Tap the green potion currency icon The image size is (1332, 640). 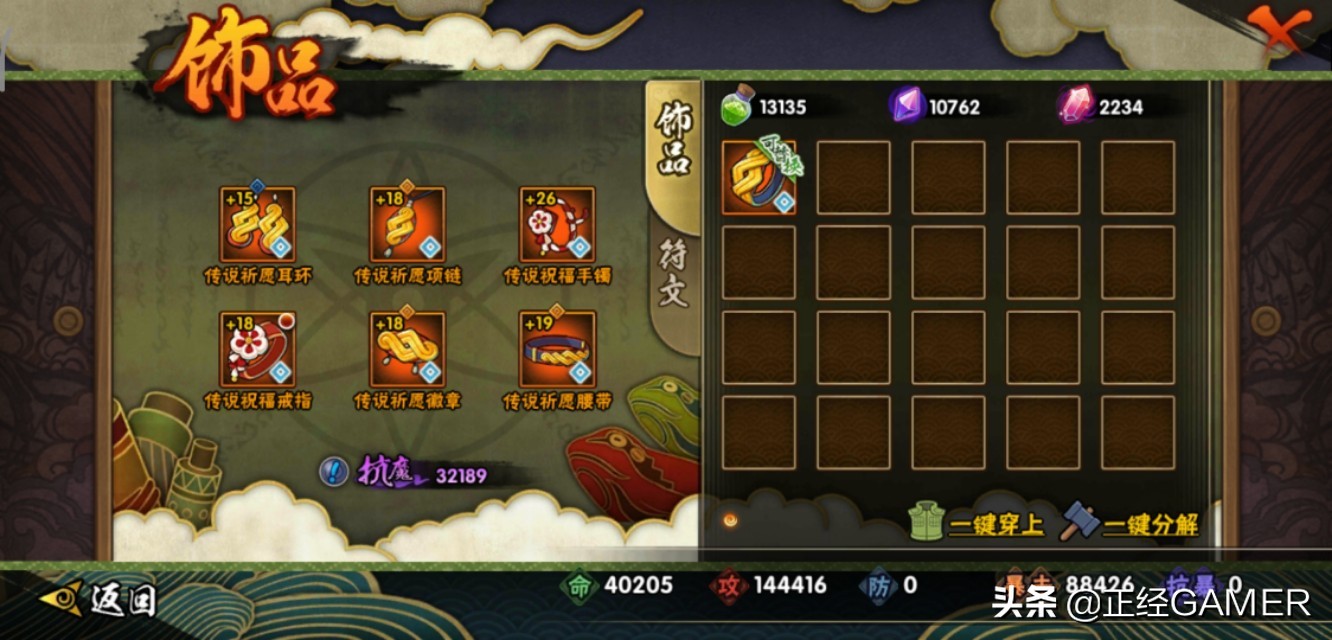[736, 107]
